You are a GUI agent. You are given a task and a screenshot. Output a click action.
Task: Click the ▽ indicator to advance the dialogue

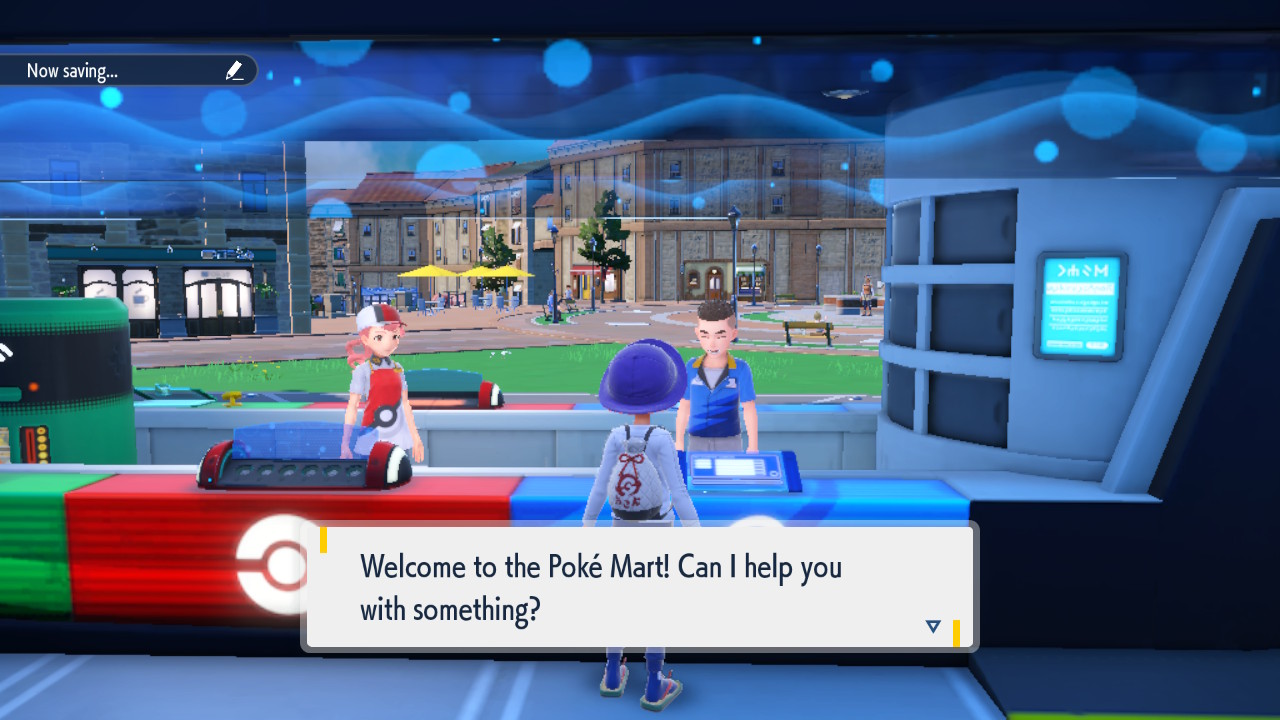click(x=932, y=625)
